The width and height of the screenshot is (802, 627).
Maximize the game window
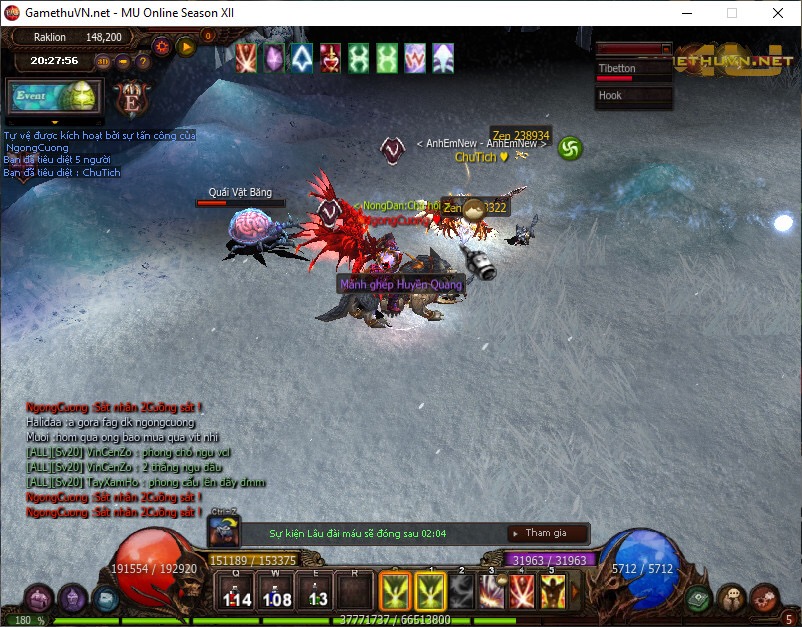click(x=732, y=13)
